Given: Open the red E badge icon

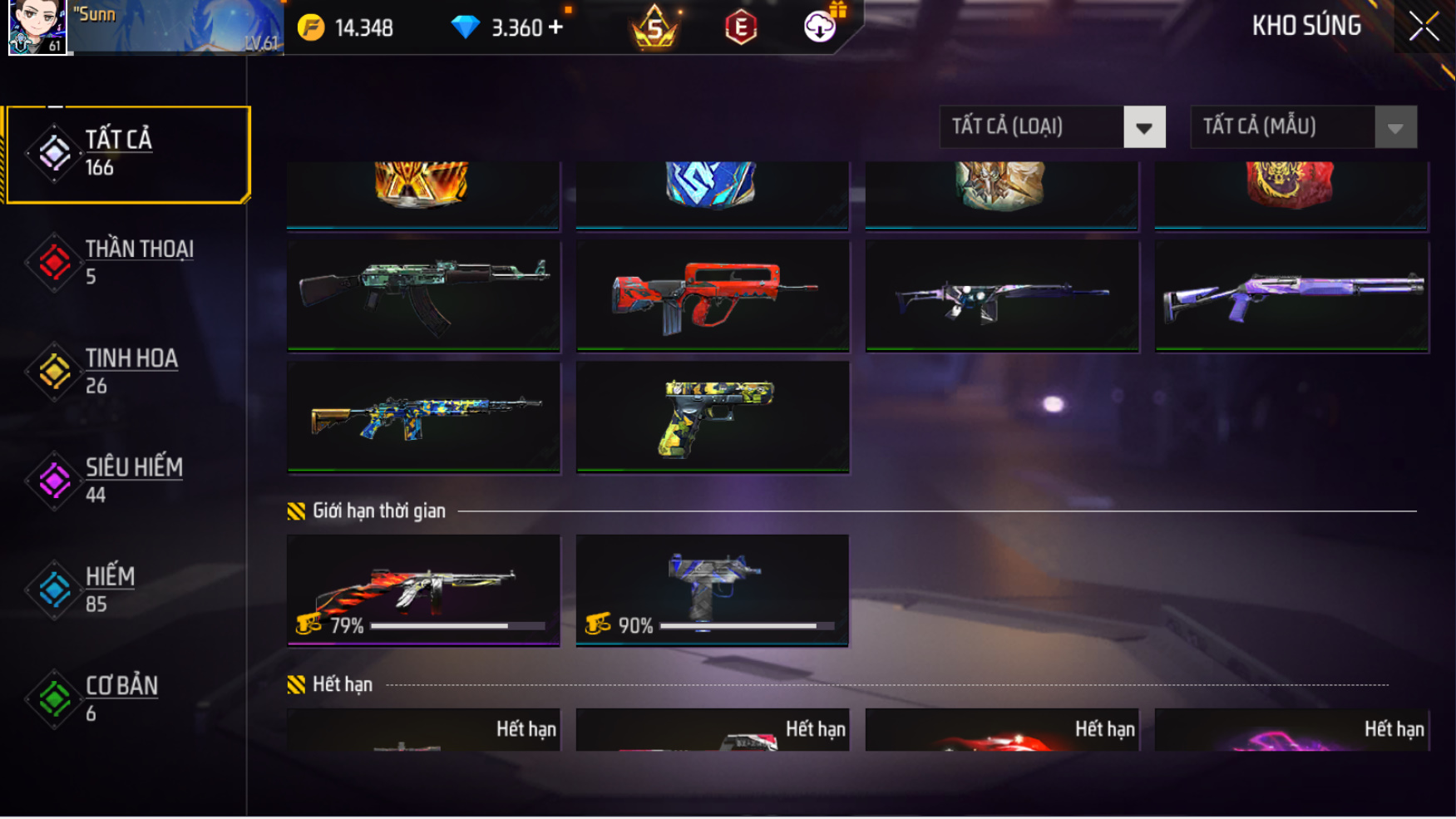Looking at the screenshot, I should (740, 27).
